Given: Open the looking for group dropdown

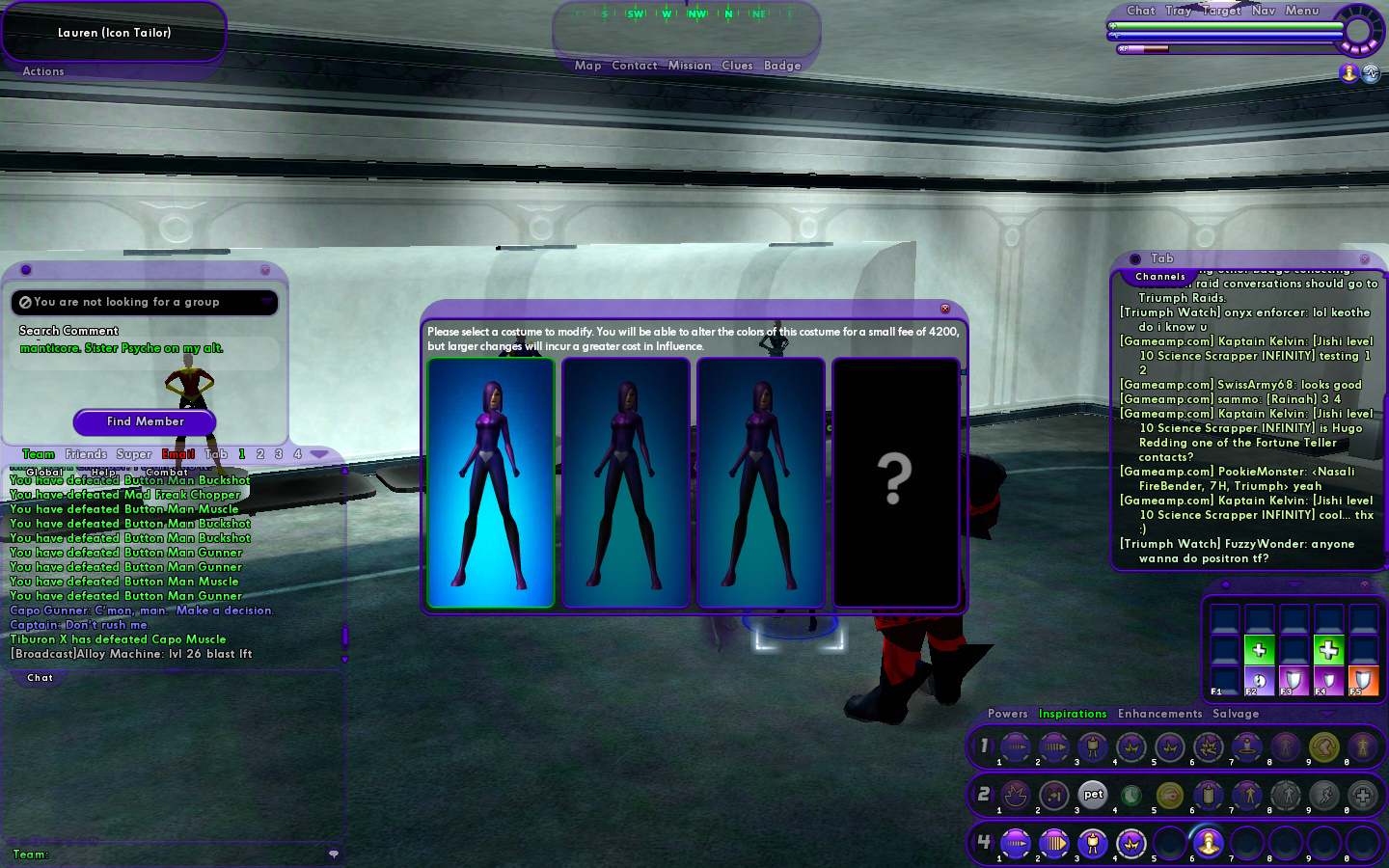Looking at the screenshot, I should point(267,302).
